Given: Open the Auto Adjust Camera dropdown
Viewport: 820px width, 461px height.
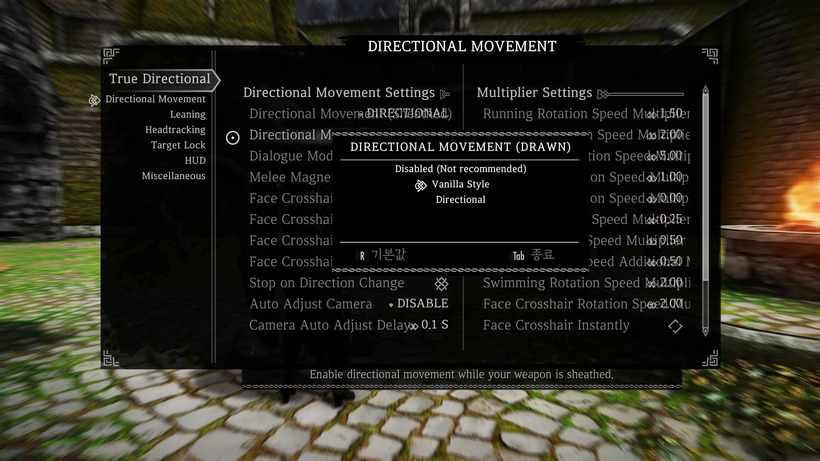Looking at the screenshot, I should 420,304.
